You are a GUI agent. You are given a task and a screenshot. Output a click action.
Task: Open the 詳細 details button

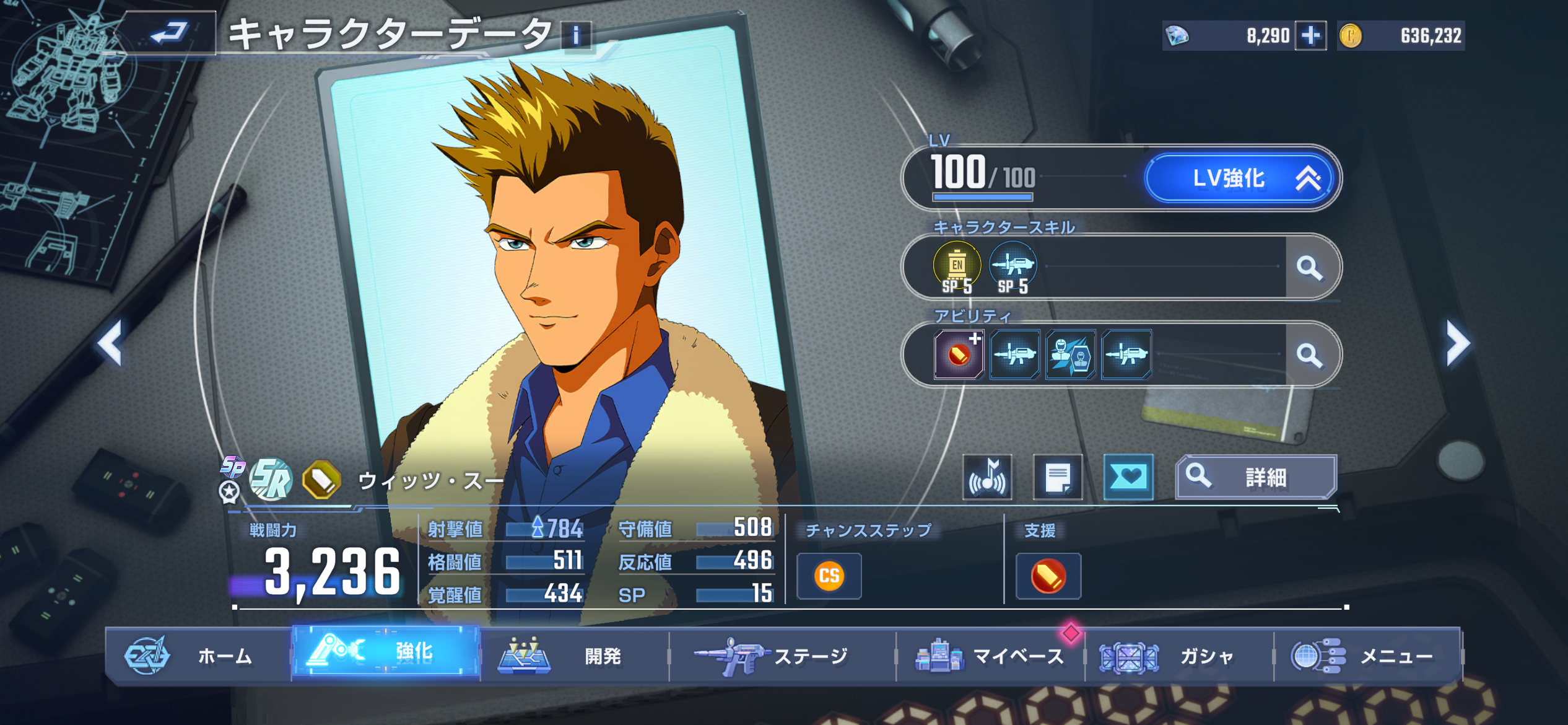click(1256, 477)
